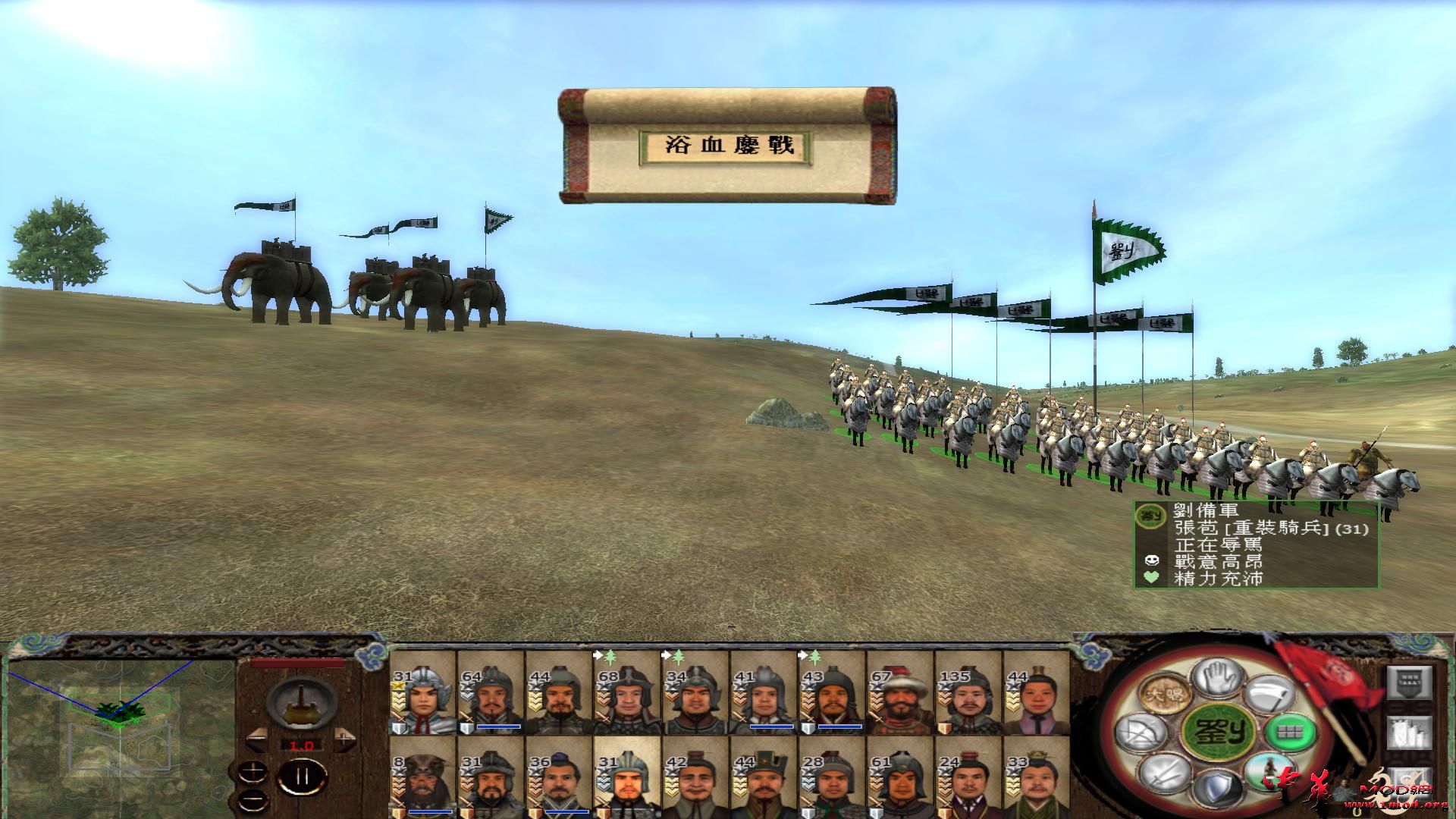1456x819 pixels.
Task: Toggle the green grid formation button
Action: point(1290,733)
